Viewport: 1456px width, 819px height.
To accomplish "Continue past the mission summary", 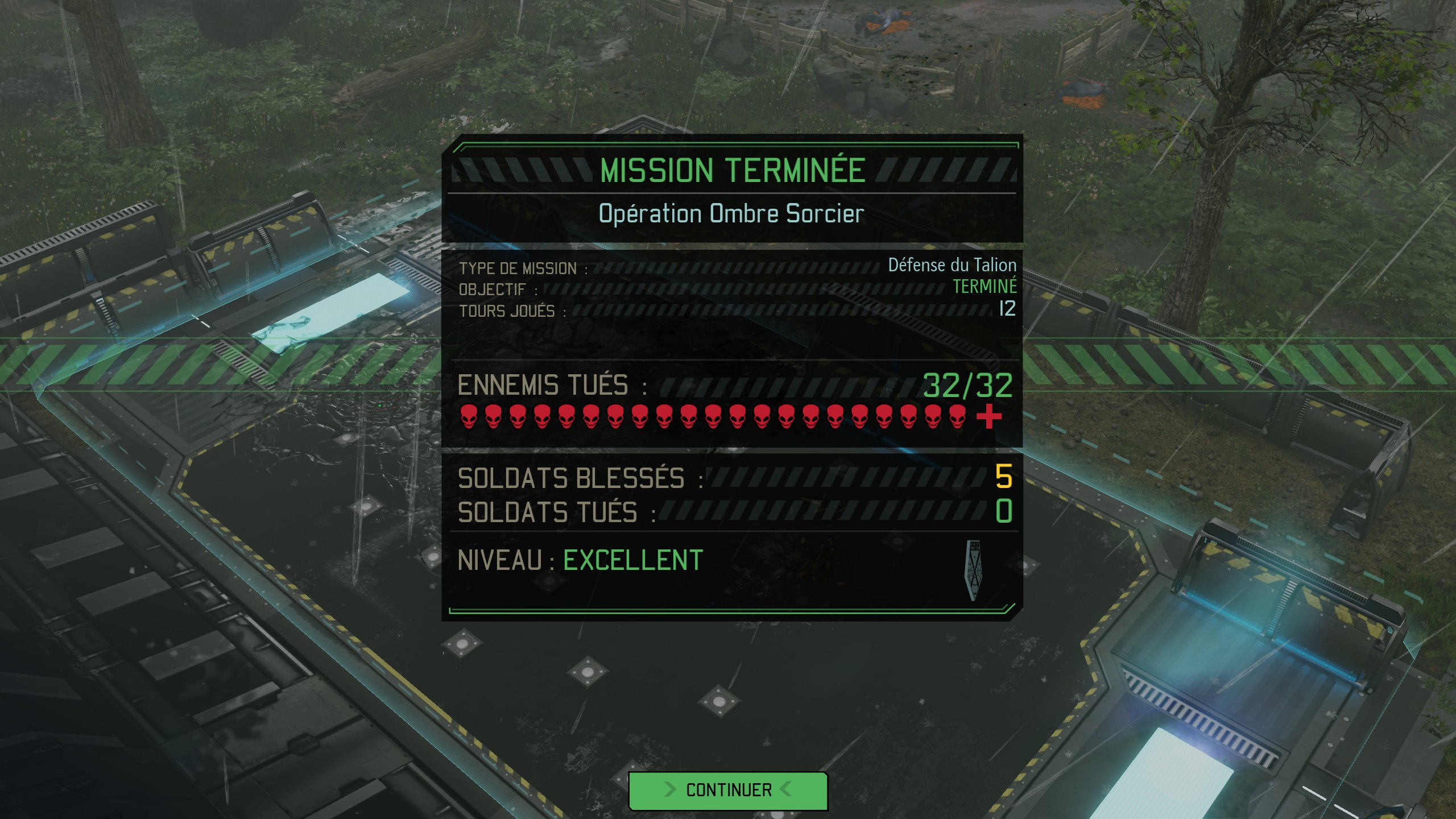I will click(x=728, y=790).
